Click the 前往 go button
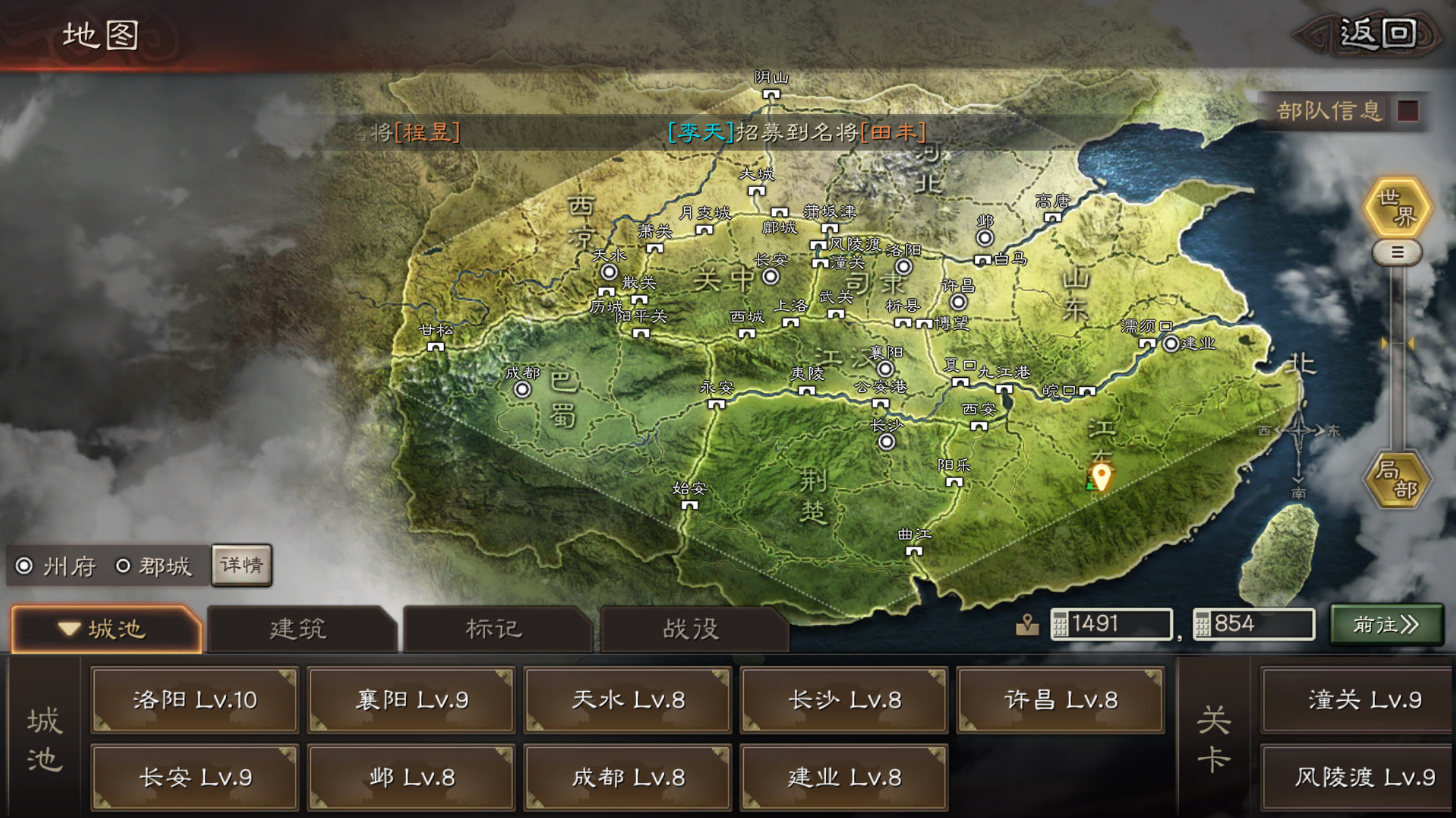 [x=1386, y=625]
